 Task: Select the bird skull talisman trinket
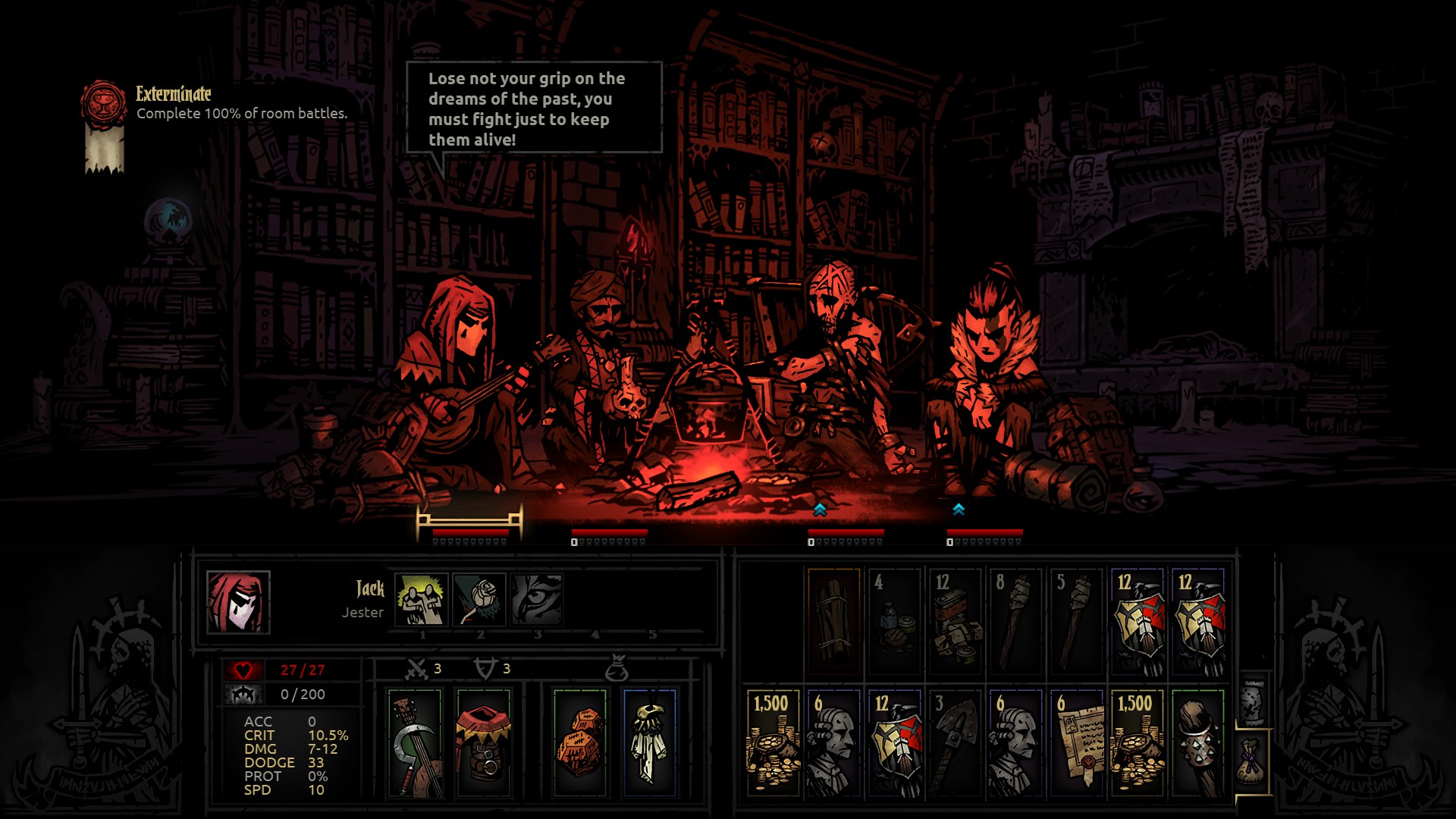649,742
